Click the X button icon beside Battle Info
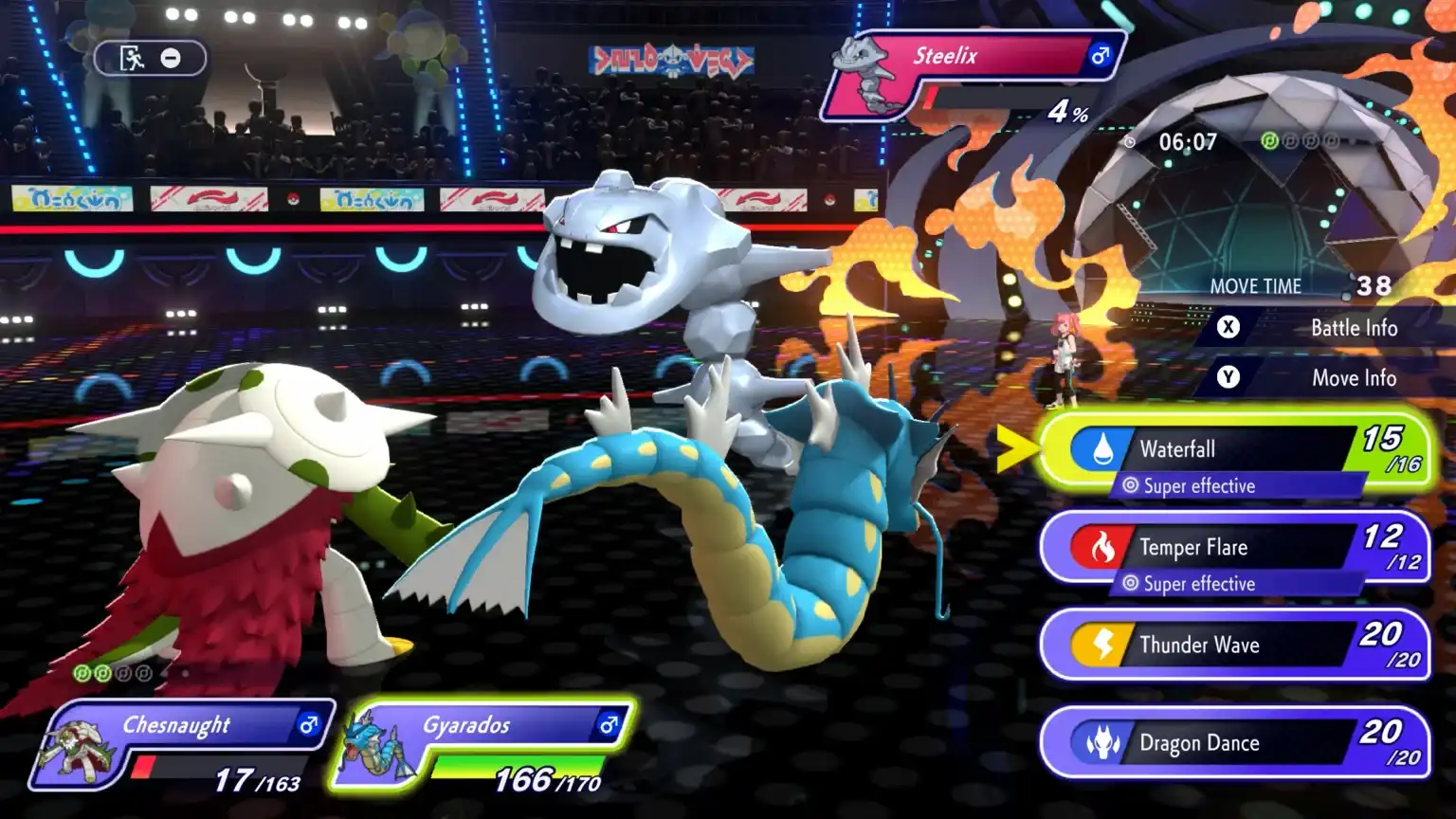This screenshot has height=819, width=1456. click(1228, 327)
